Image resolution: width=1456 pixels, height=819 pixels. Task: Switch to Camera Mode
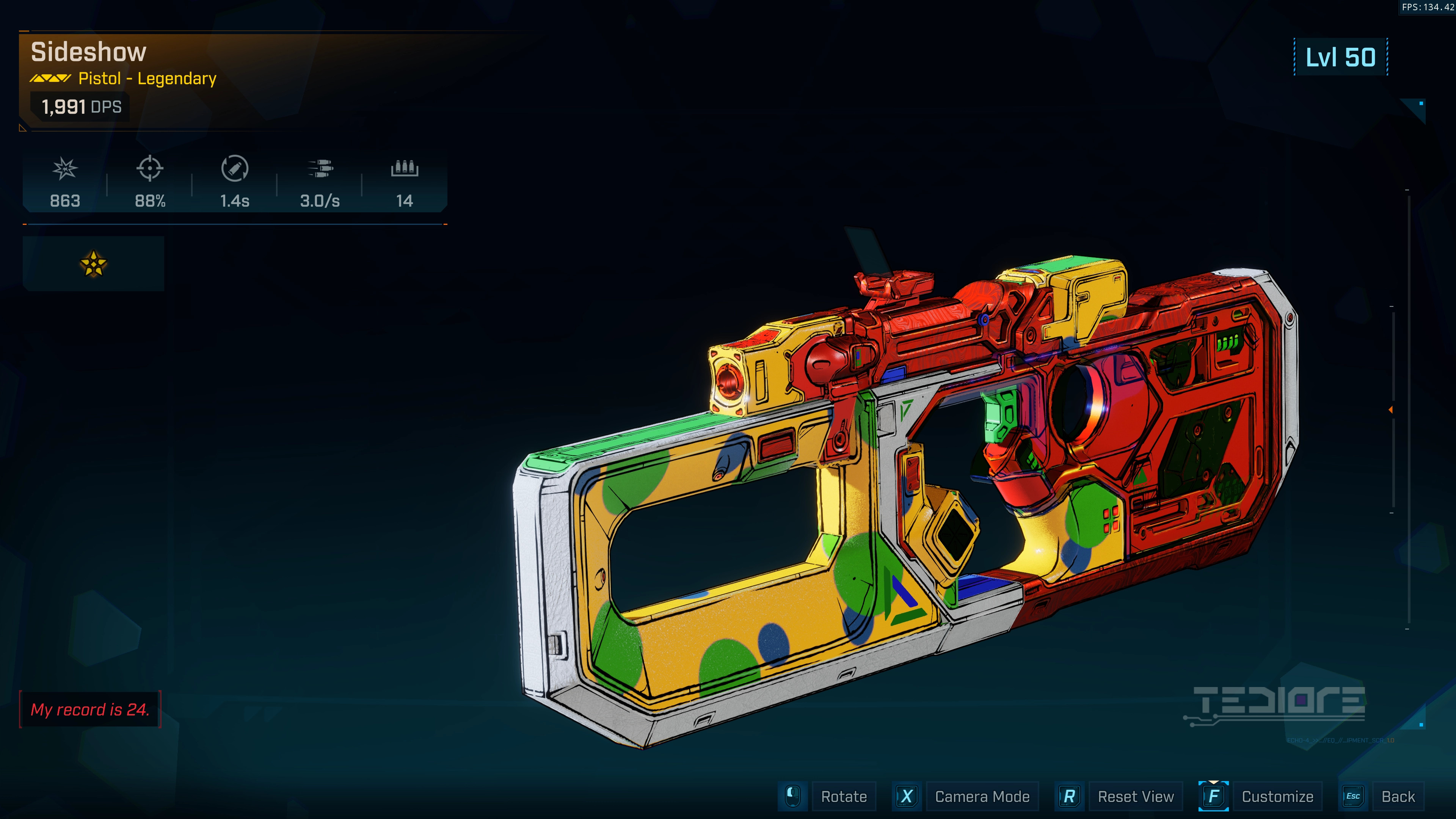click(x=981, y=796)
